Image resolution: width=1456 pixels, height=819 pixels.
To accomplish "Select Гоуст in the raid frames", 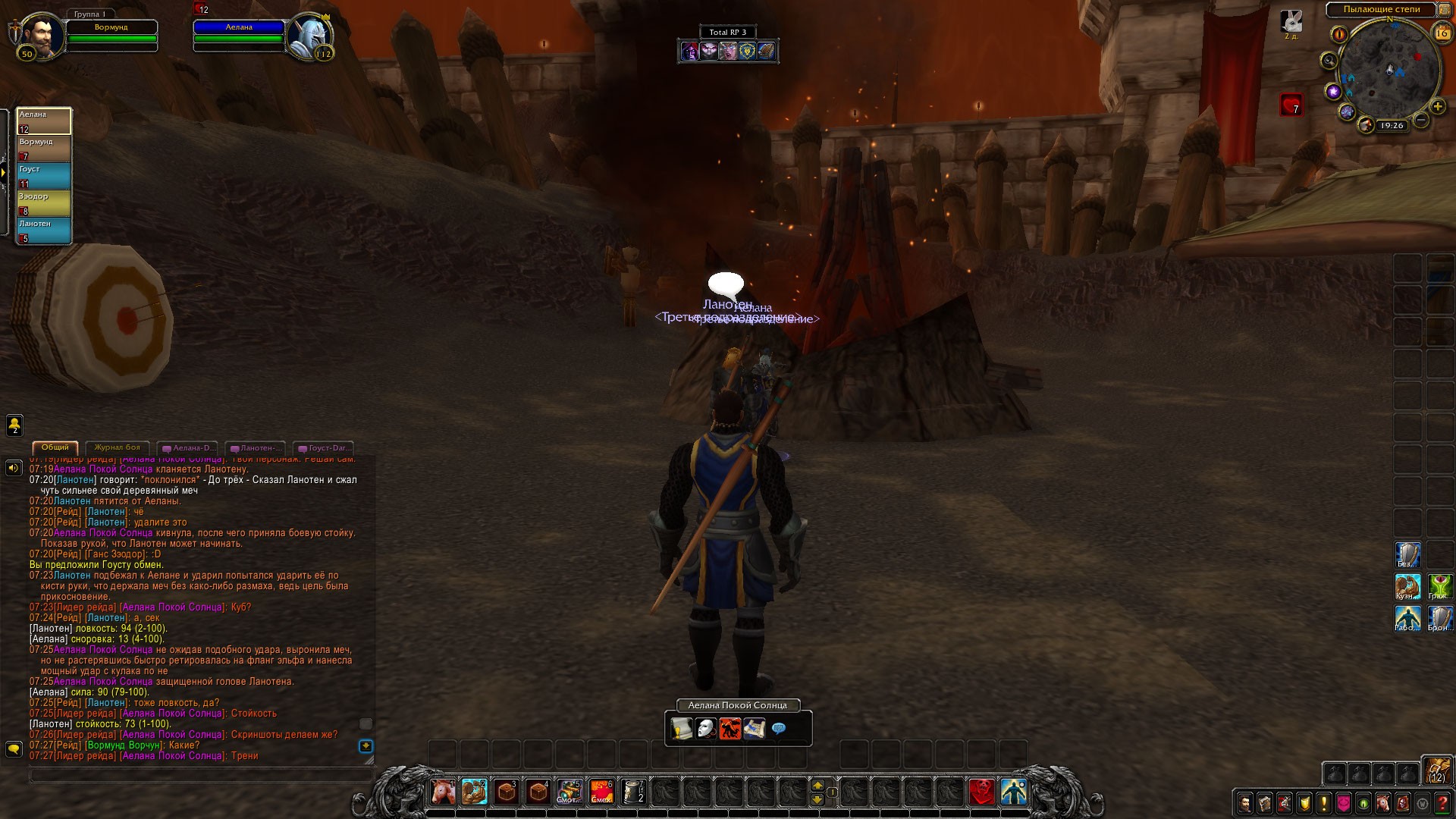I will [x=44, y=176].
